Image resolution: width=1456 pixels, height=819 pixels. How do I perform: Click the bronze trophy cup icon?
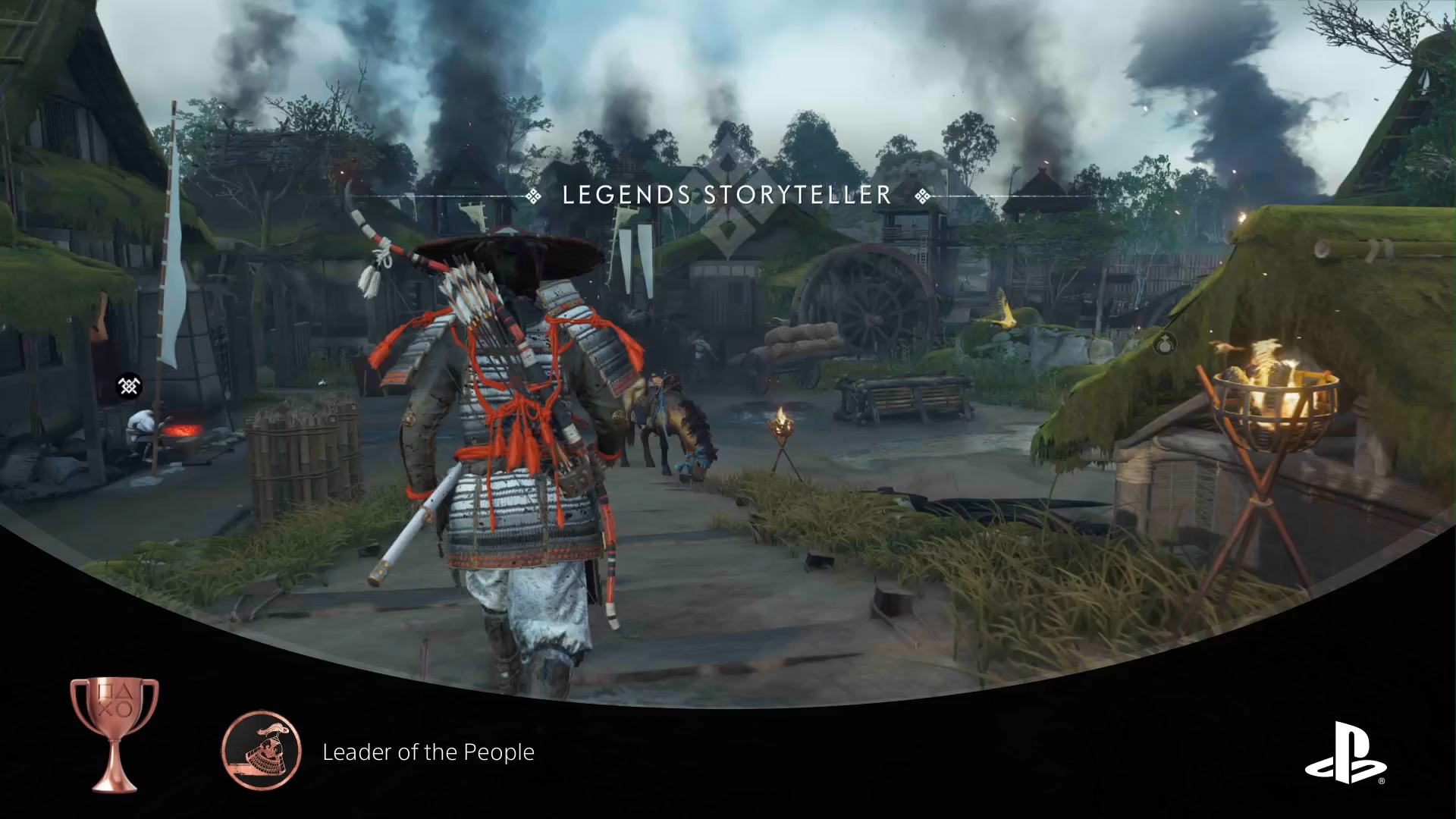click(115, 733)
